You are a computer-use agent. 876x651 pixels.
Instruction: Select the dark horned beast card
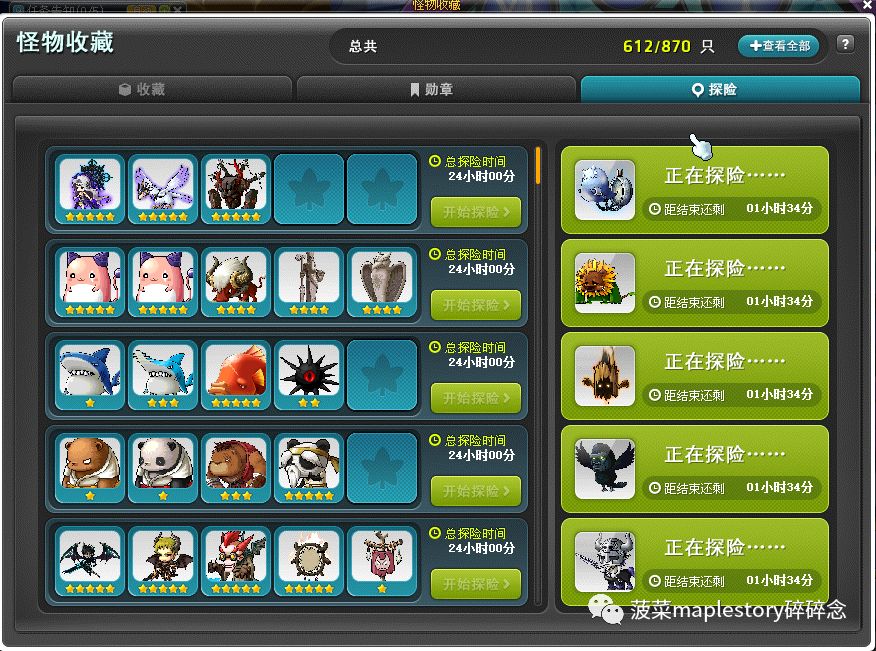236,186
